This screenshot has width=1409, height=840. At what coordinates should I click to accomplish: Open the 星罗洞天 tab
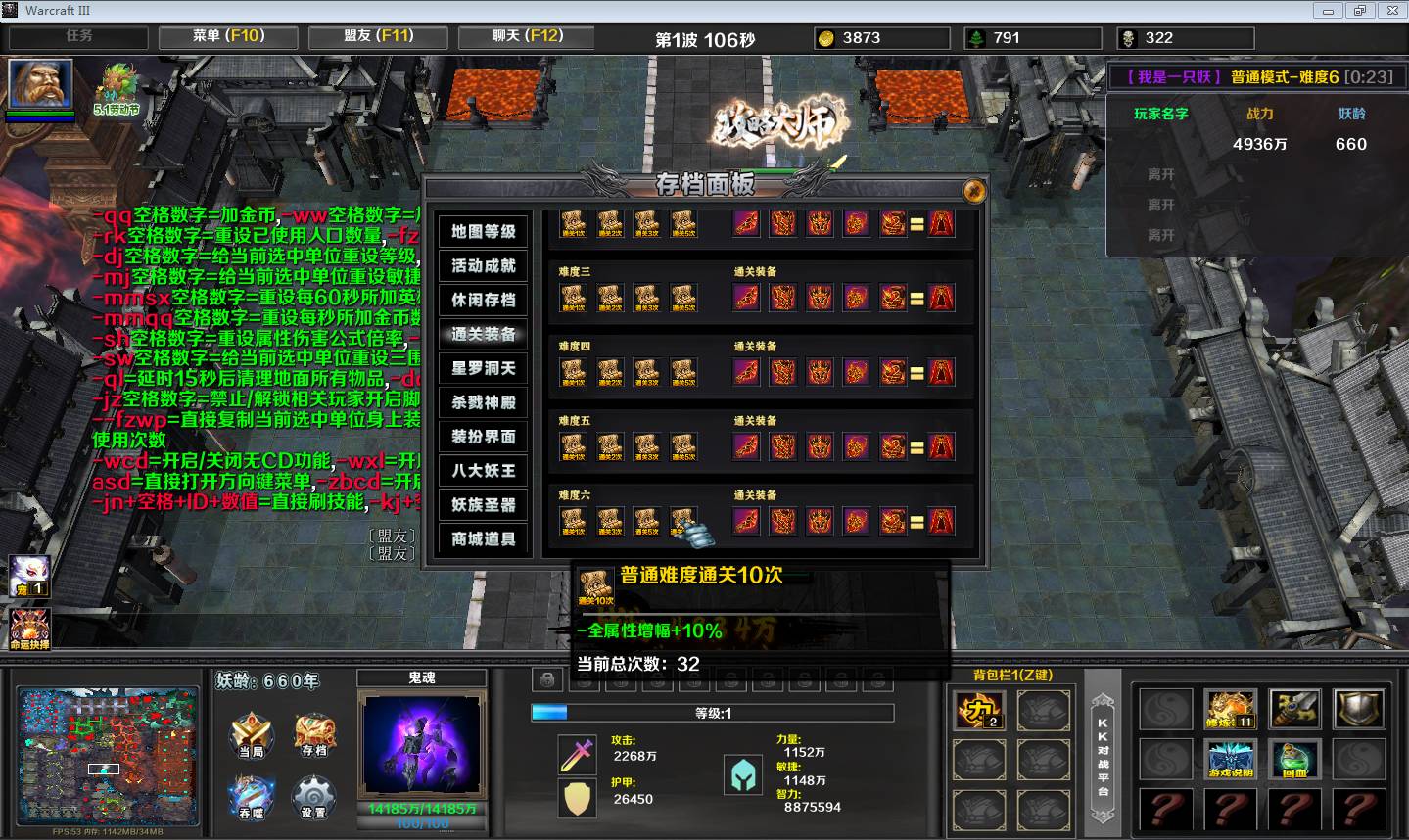pos(484,369)
